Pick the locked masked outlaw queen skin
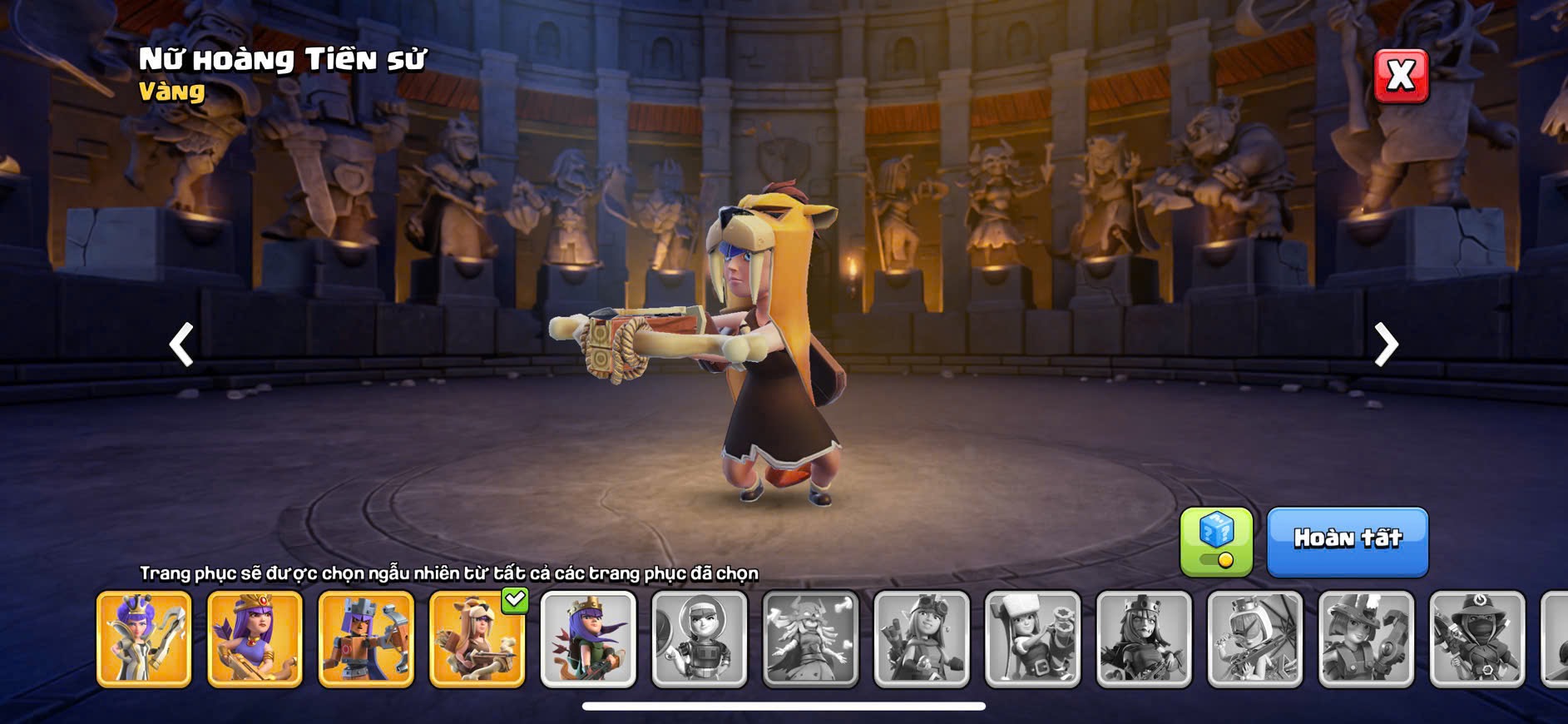 click(x=1477, y=639)
